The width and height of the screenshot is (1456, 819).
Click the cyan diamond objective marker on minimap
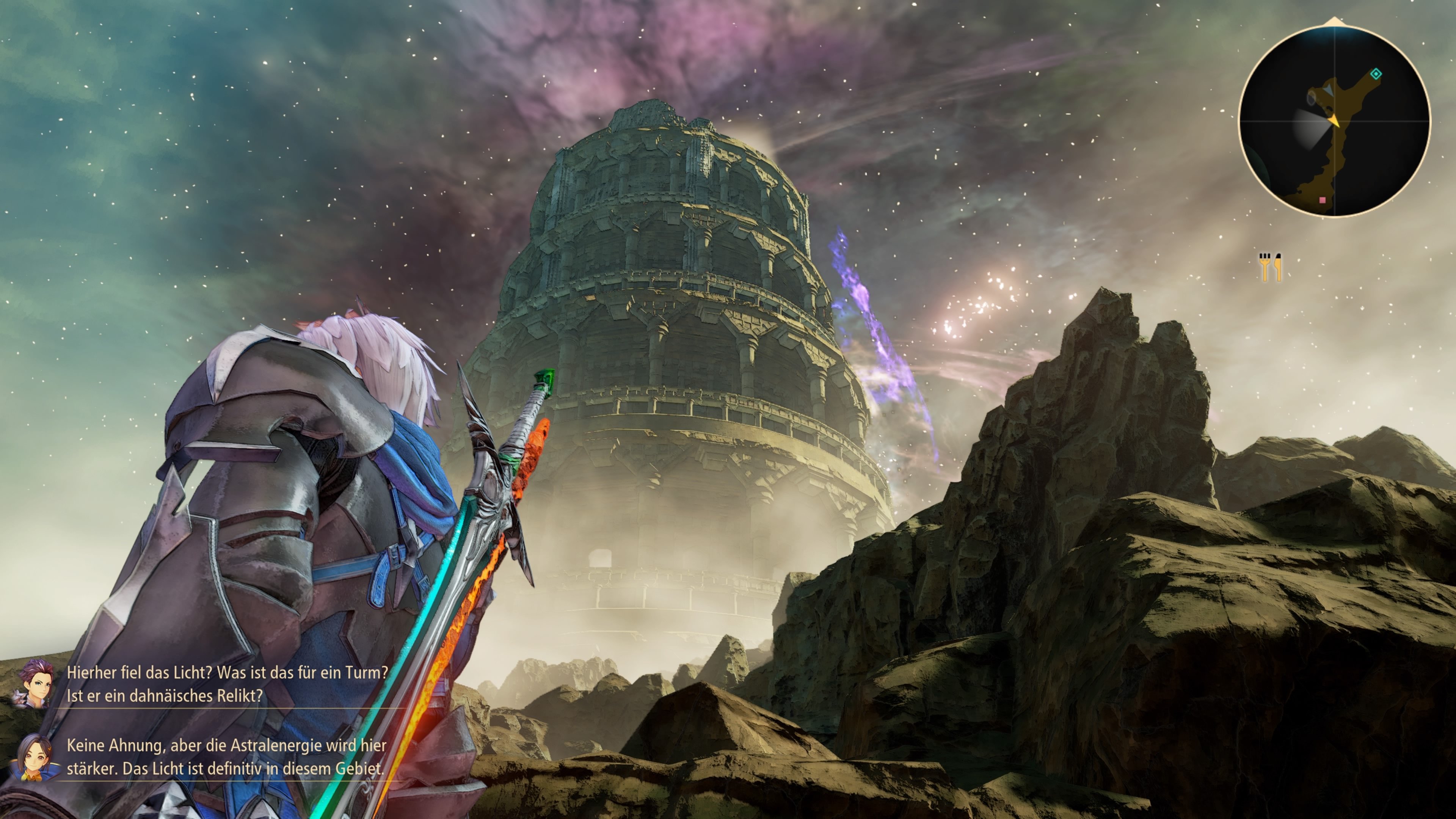click(x=1376, y=75)
